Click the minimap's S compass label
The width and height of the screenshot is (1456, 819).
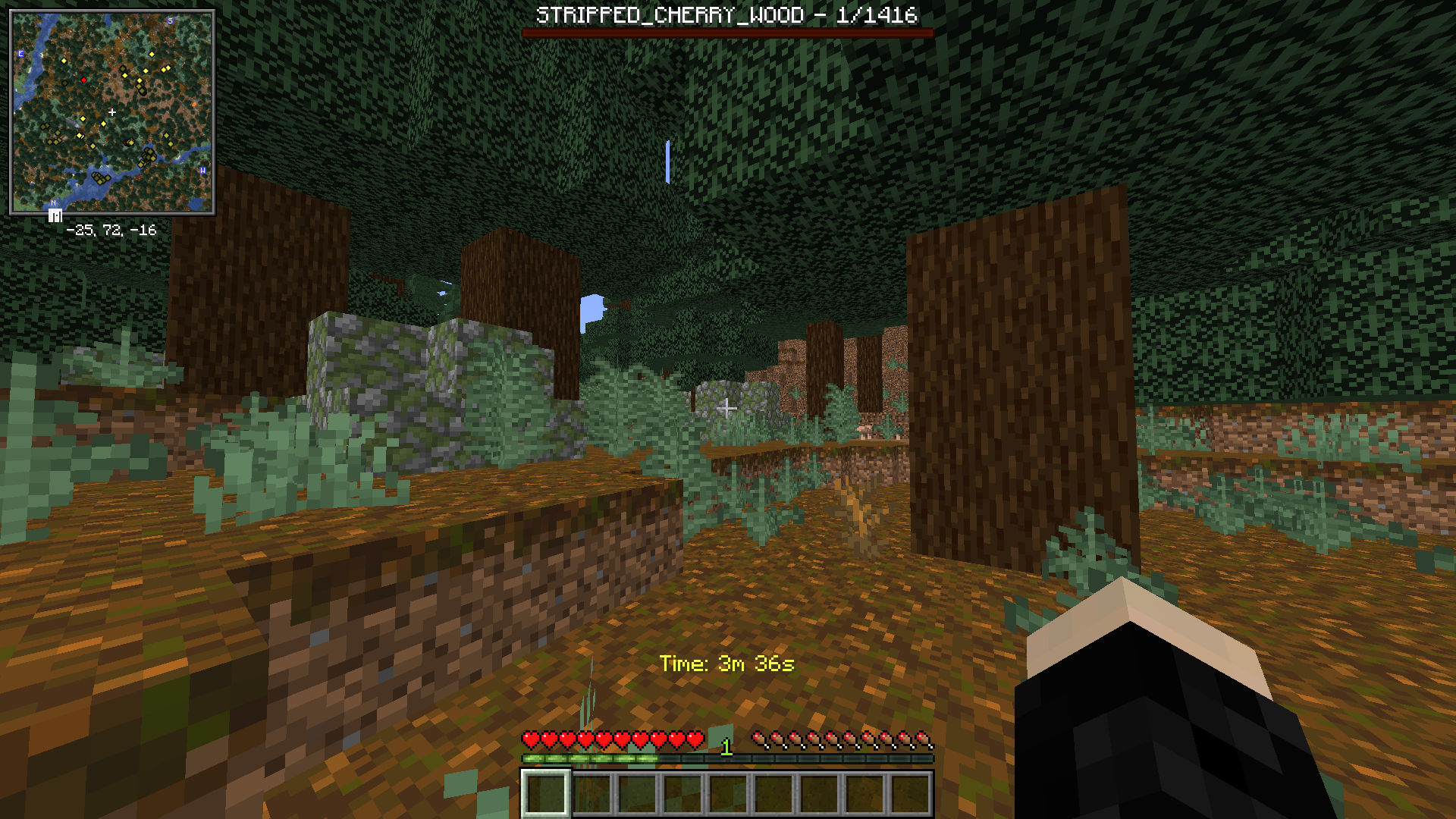[170, 20]
